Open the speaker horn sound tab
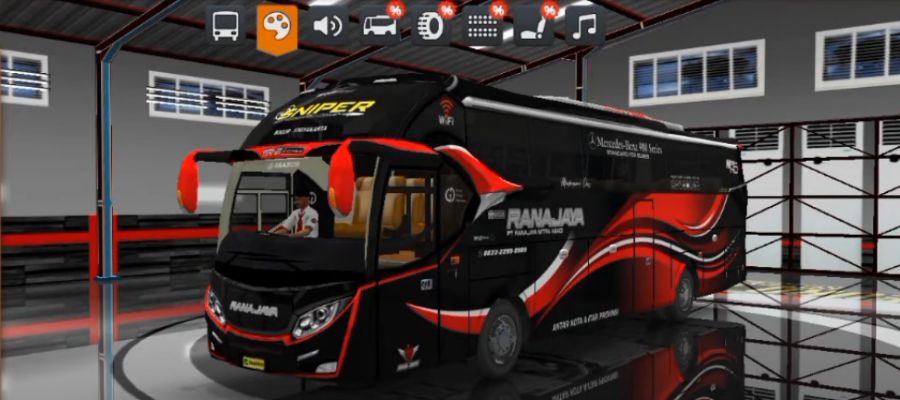Viewport: 900px width, 400px height. (328, 25)
